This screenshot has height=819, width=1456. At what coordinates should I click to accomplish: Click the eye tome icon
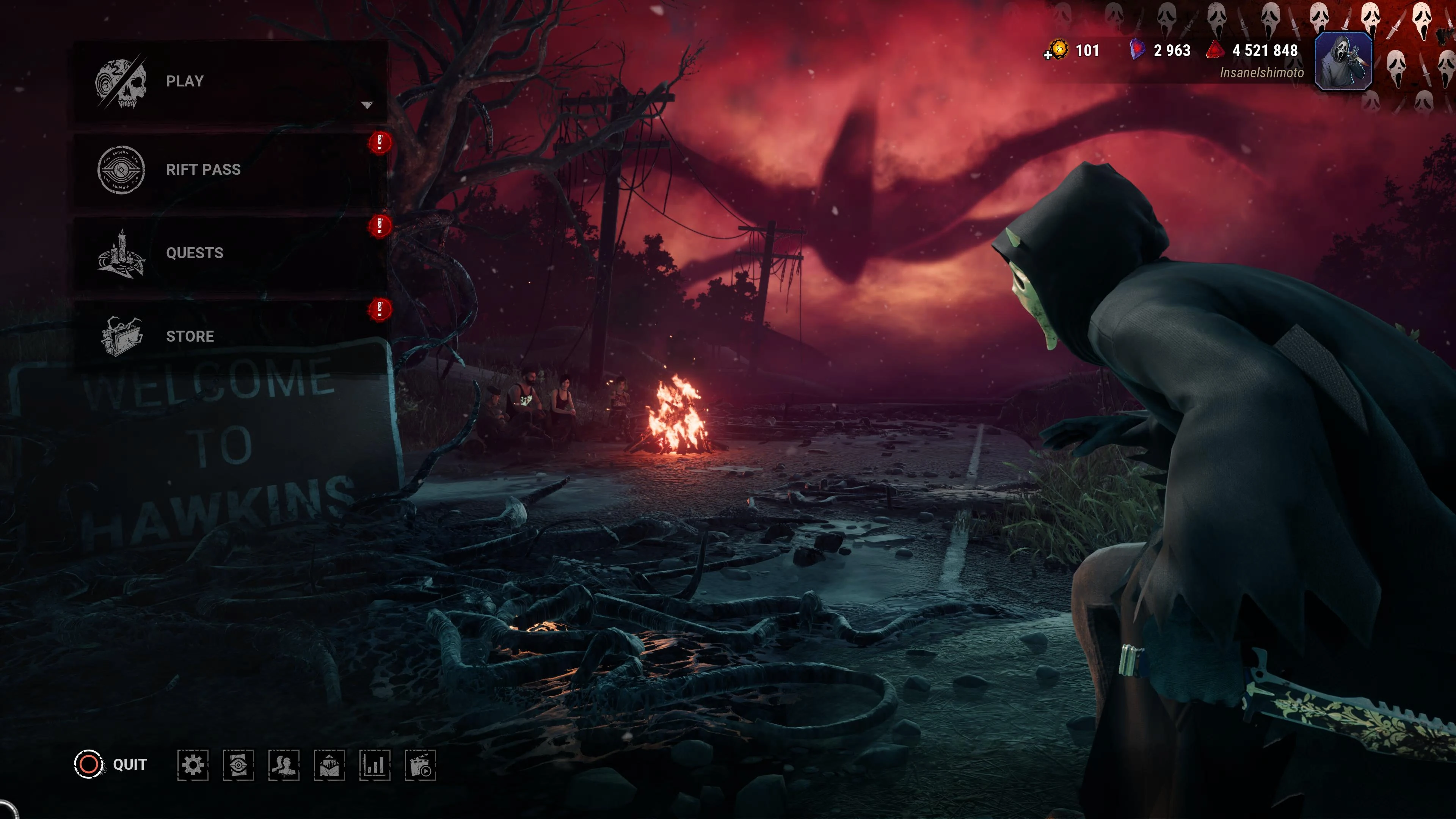coord(238,765)
